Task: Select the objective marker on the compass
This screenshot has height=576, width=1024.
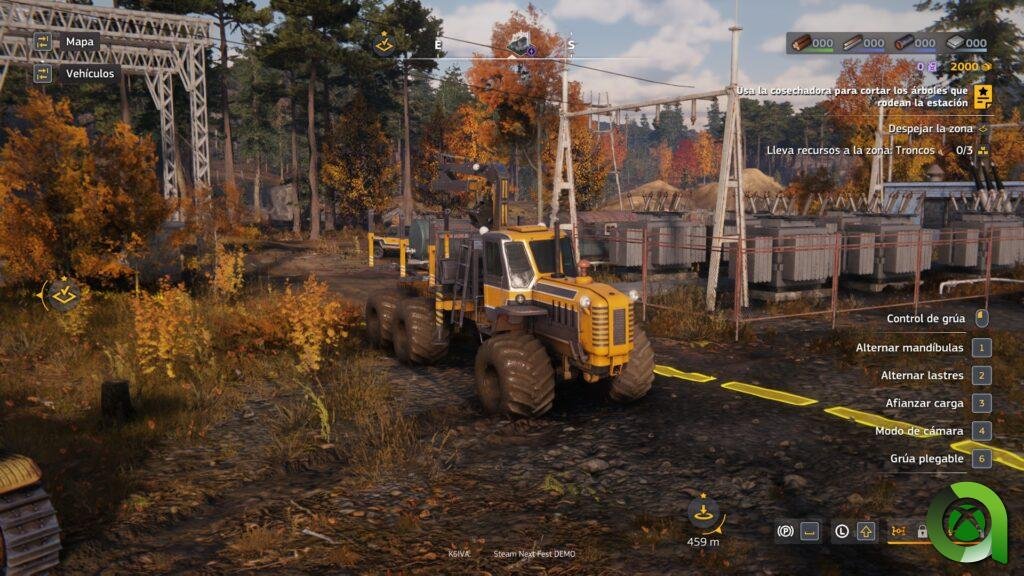Action: pyautogui.click(x=384, y=43)
